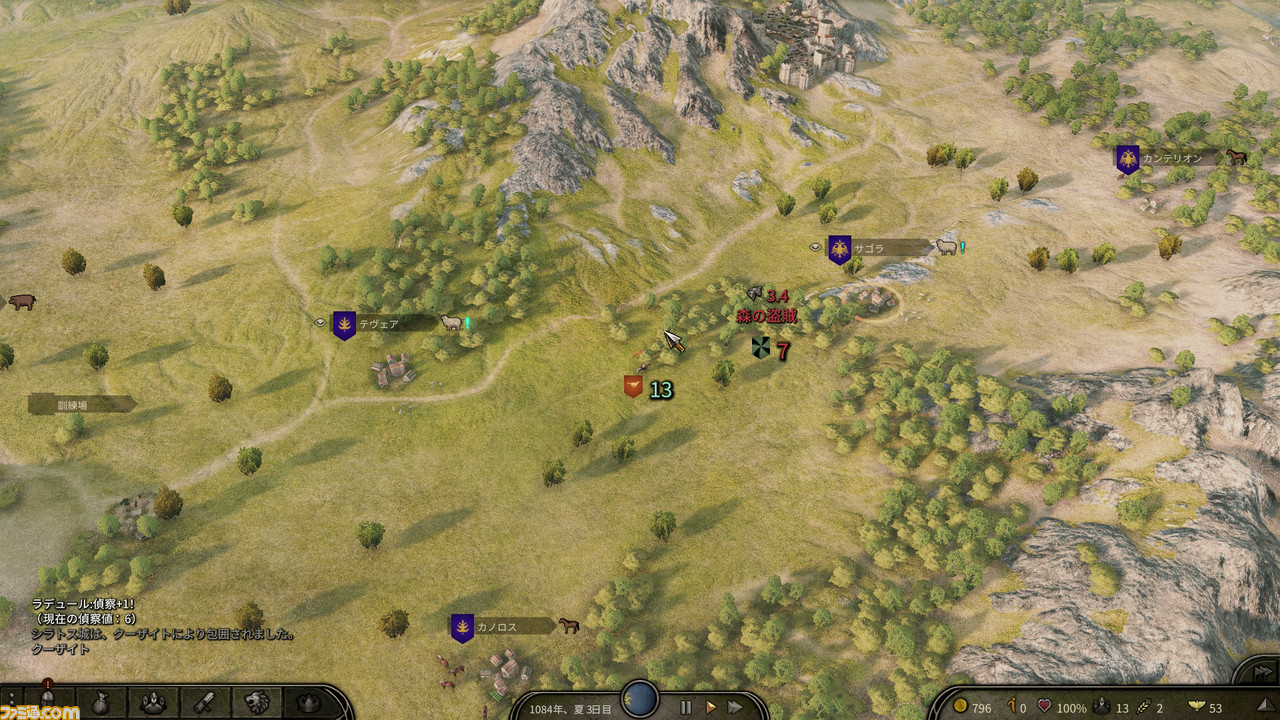Open the character screen helmet icon
The image size is (1280, 720).
(47, 702)
